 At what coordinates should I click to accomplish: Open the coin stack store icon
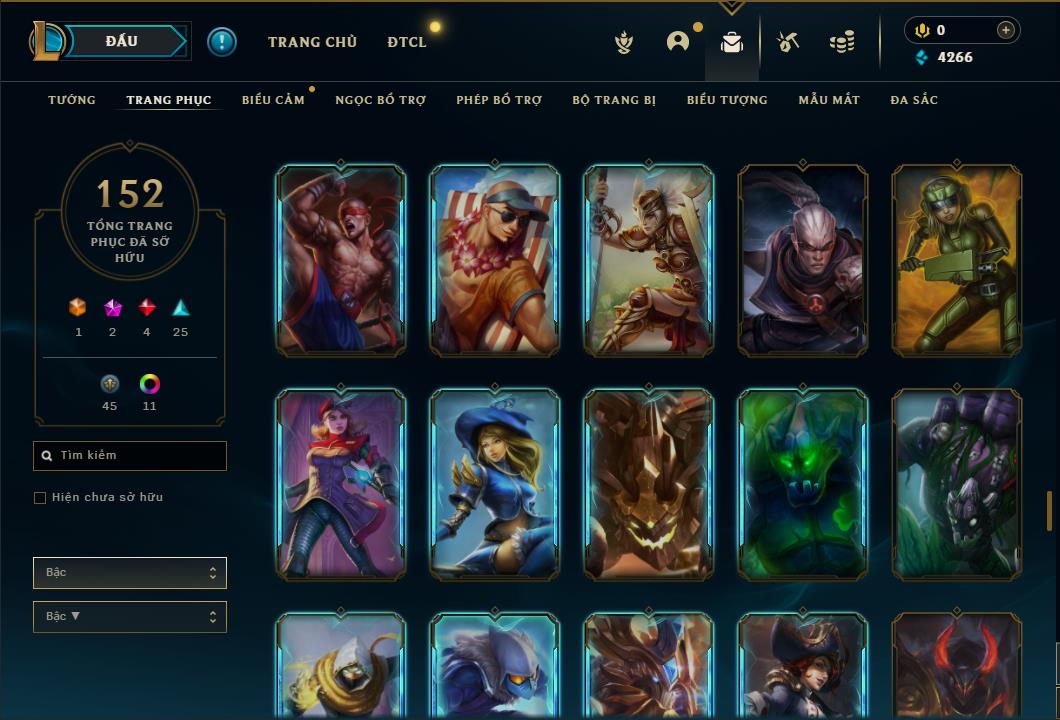842,42
